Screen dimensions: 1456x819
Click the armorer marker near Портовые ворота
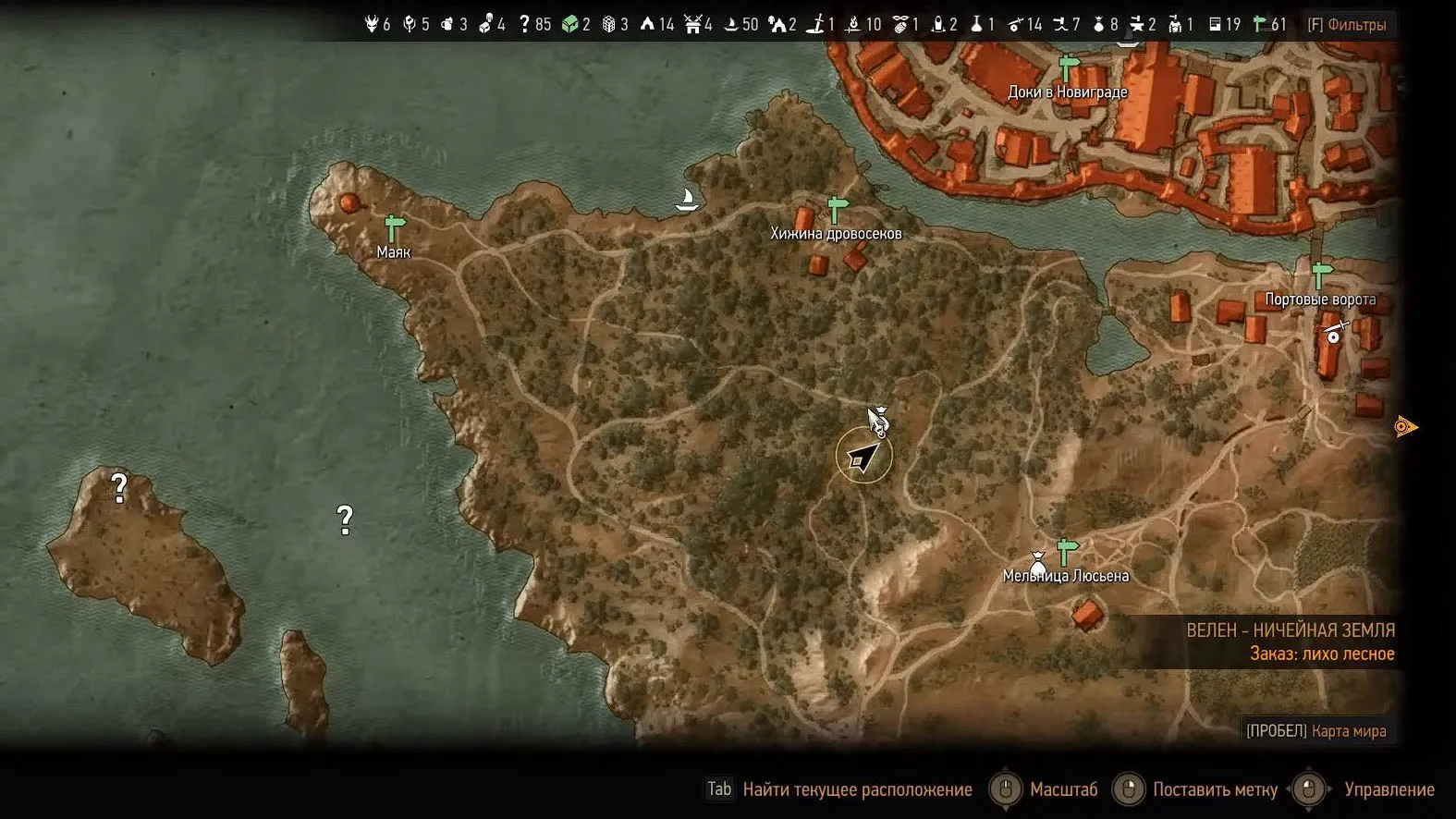click(x=1334, y=333)
